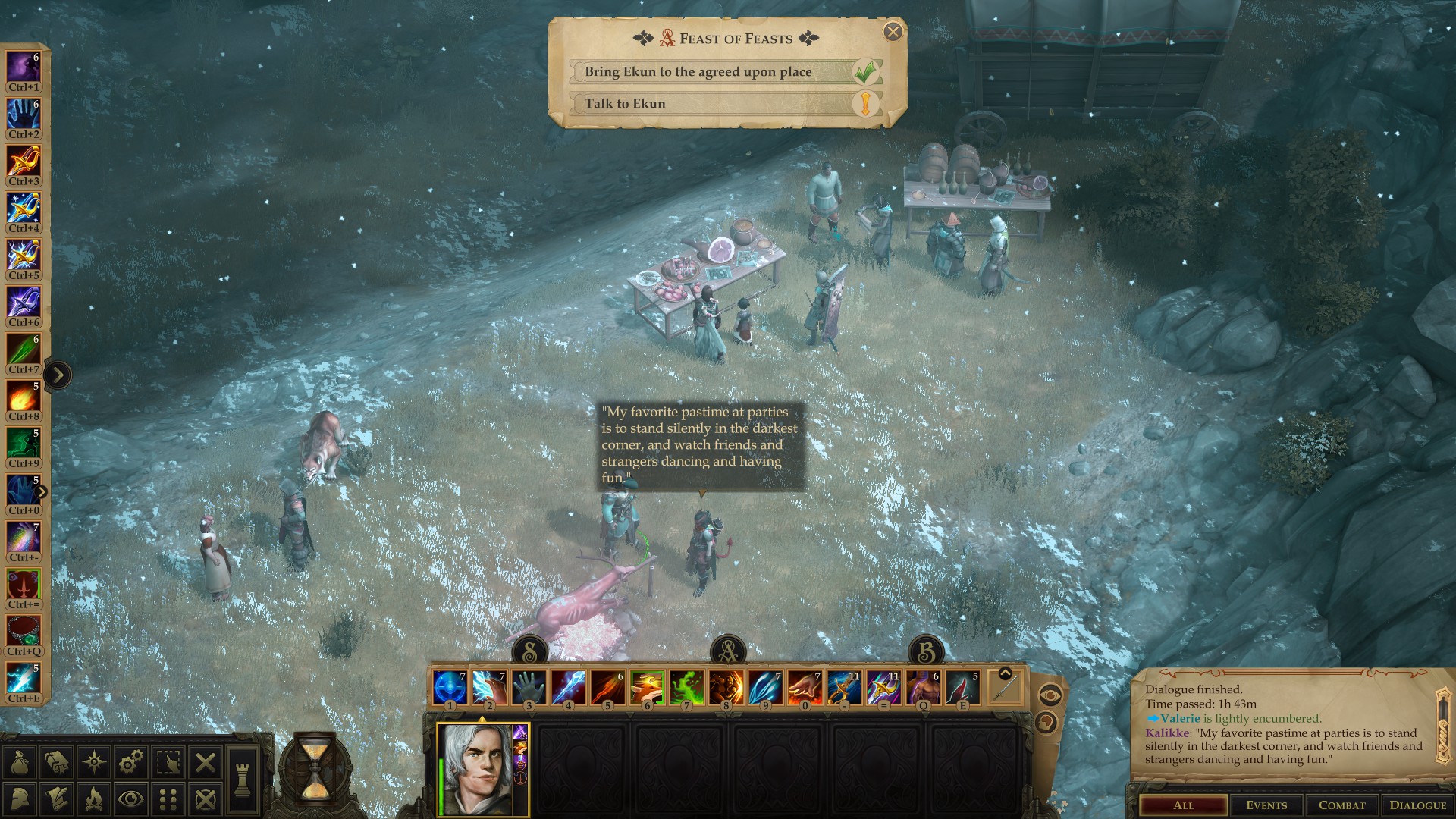Open the inventory bag
The width and height of the screenshot is (1456, 819).
20,762
